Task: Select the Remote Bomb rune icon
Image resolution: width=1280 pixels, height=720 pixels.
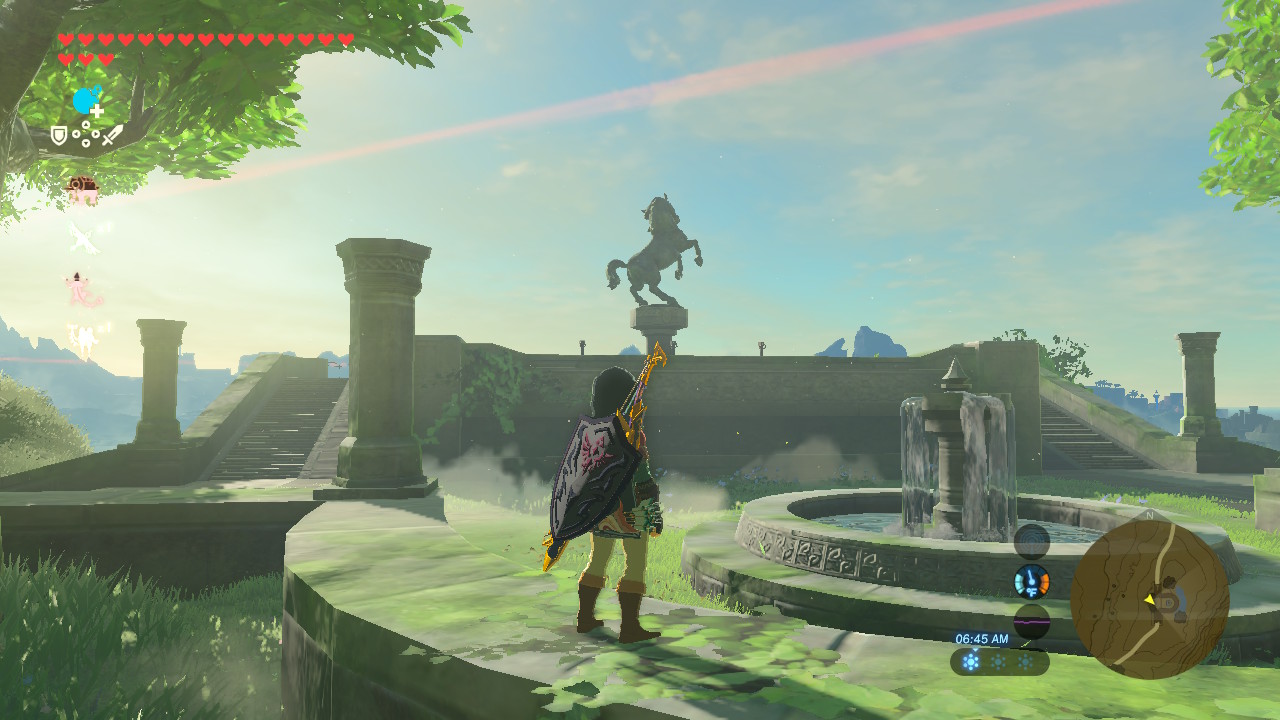Action: pos(86,101)
